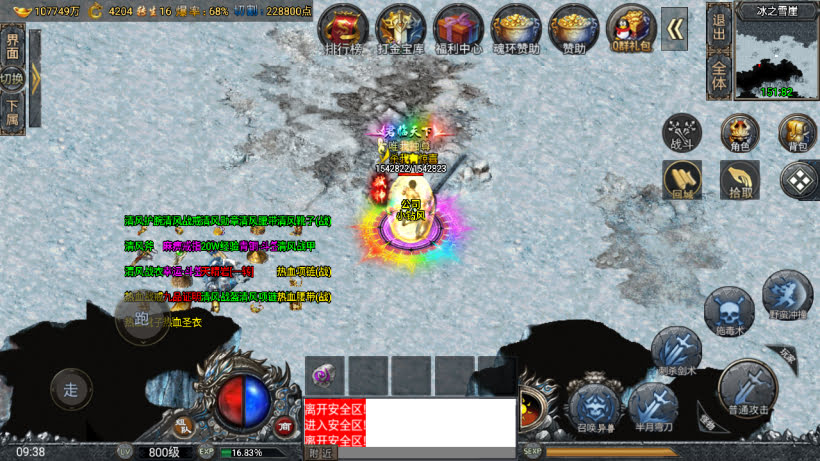The height and width of the screenshot is (461, 820).
Task: Activate the 野蛮冲撞 charge skill
Action: point(787,295)
